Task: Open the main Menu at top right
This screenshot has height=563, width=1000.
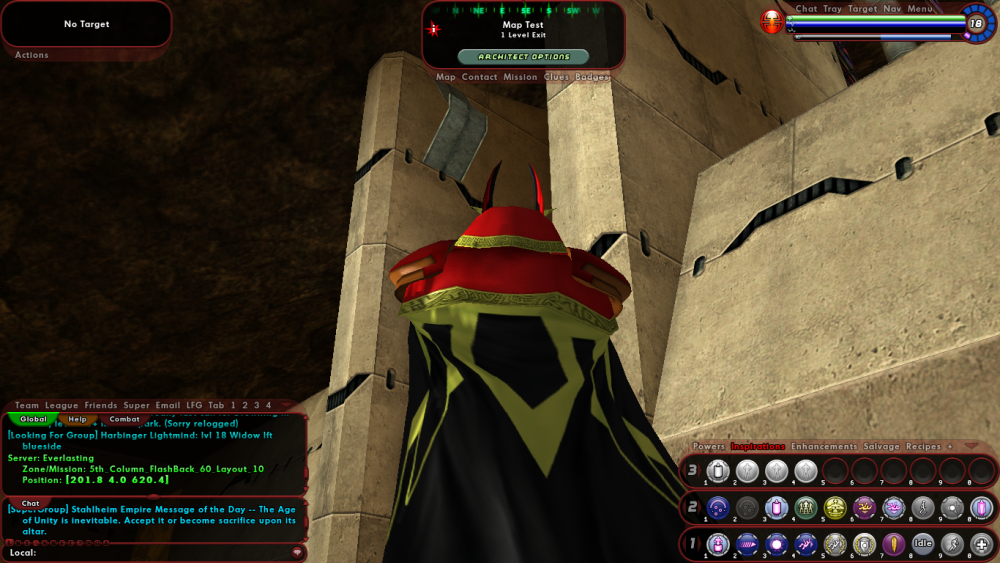Action: pos(921,9)
